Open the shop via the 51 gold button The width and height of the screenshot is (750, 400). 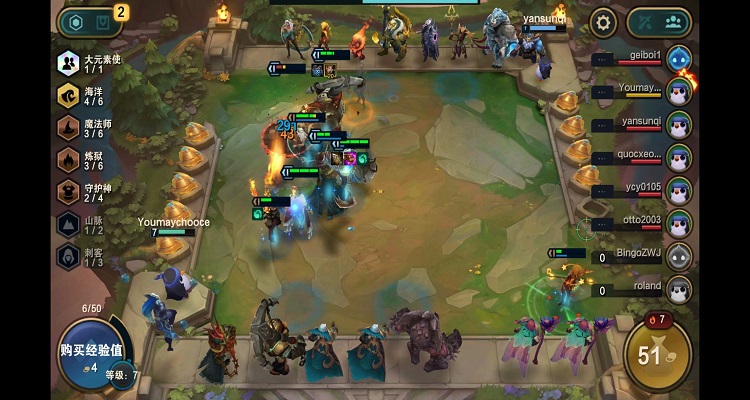coord(657,353)
